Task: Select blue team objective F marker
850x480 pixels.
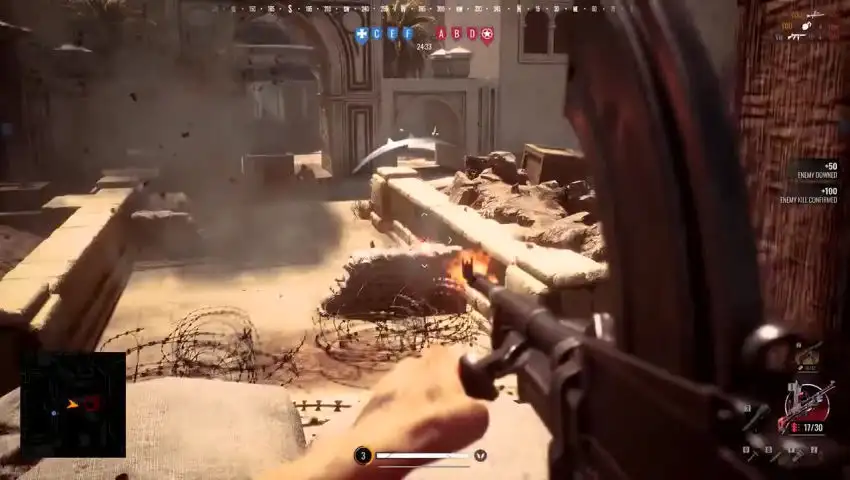Action: 407,33
